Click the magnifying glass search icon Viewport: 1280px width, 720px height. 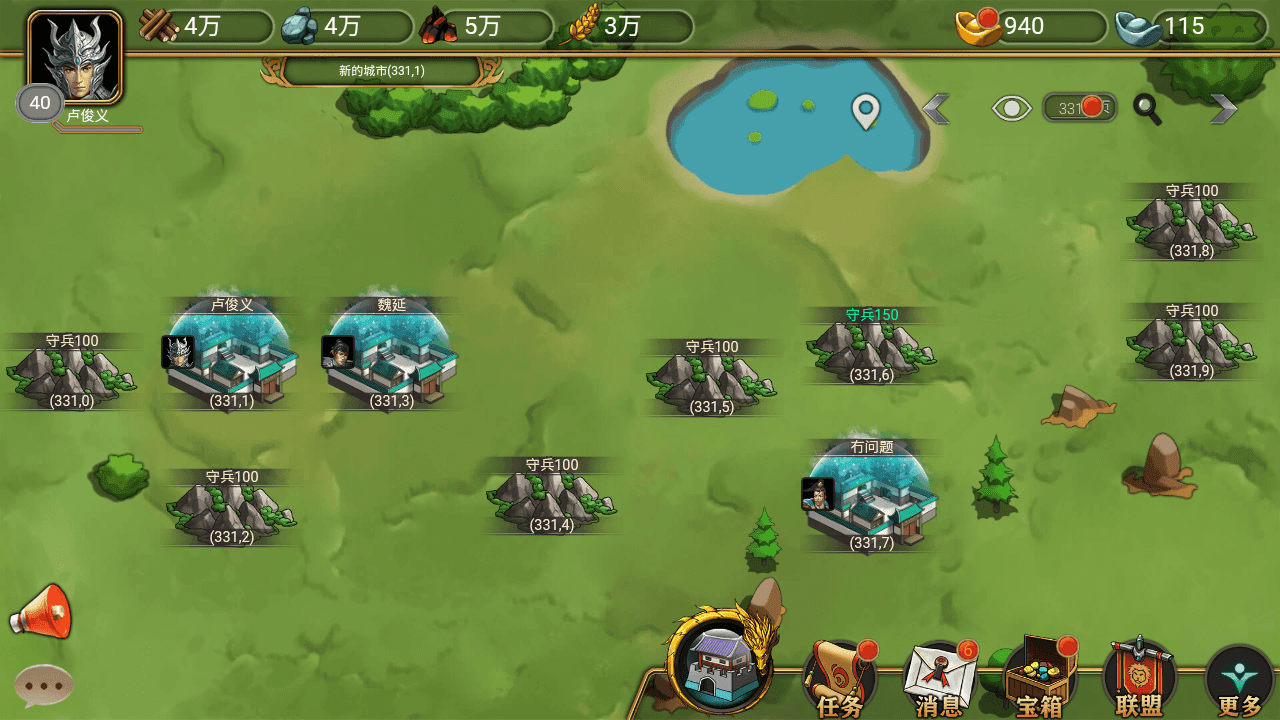[1147, 109]
